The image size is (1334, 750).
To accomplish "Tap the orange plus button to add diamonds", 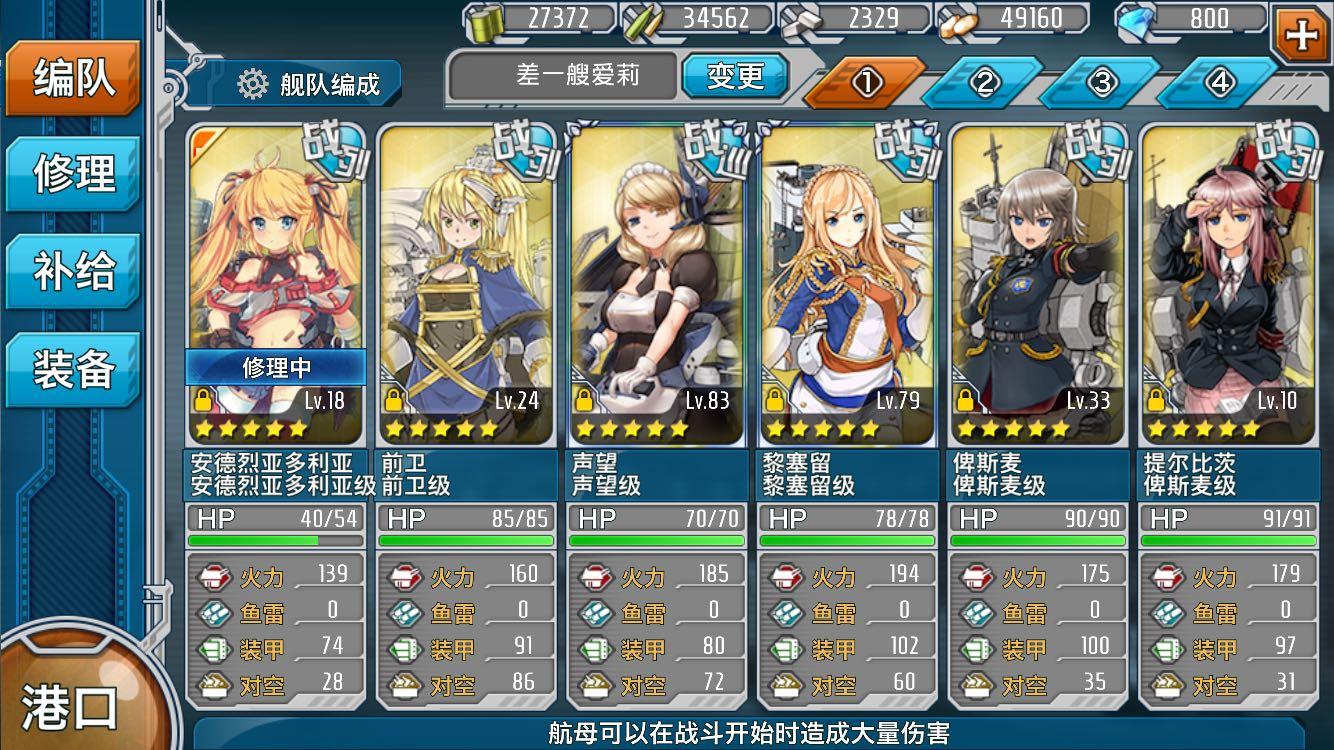I will 1301,35.
